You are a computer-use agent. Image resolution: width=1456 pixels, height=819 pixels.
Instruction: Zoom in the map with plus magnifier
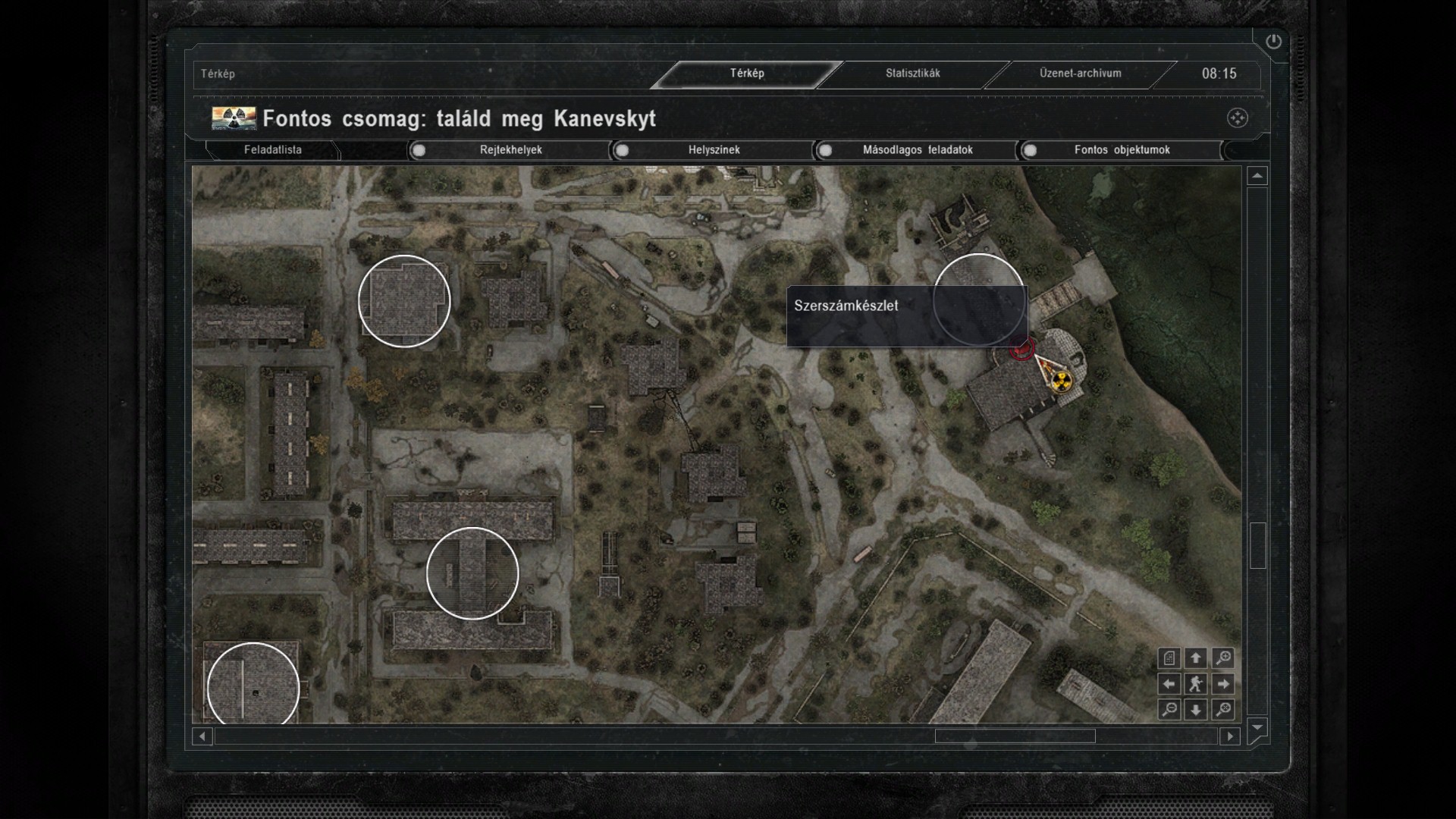tap(1222, 658)
